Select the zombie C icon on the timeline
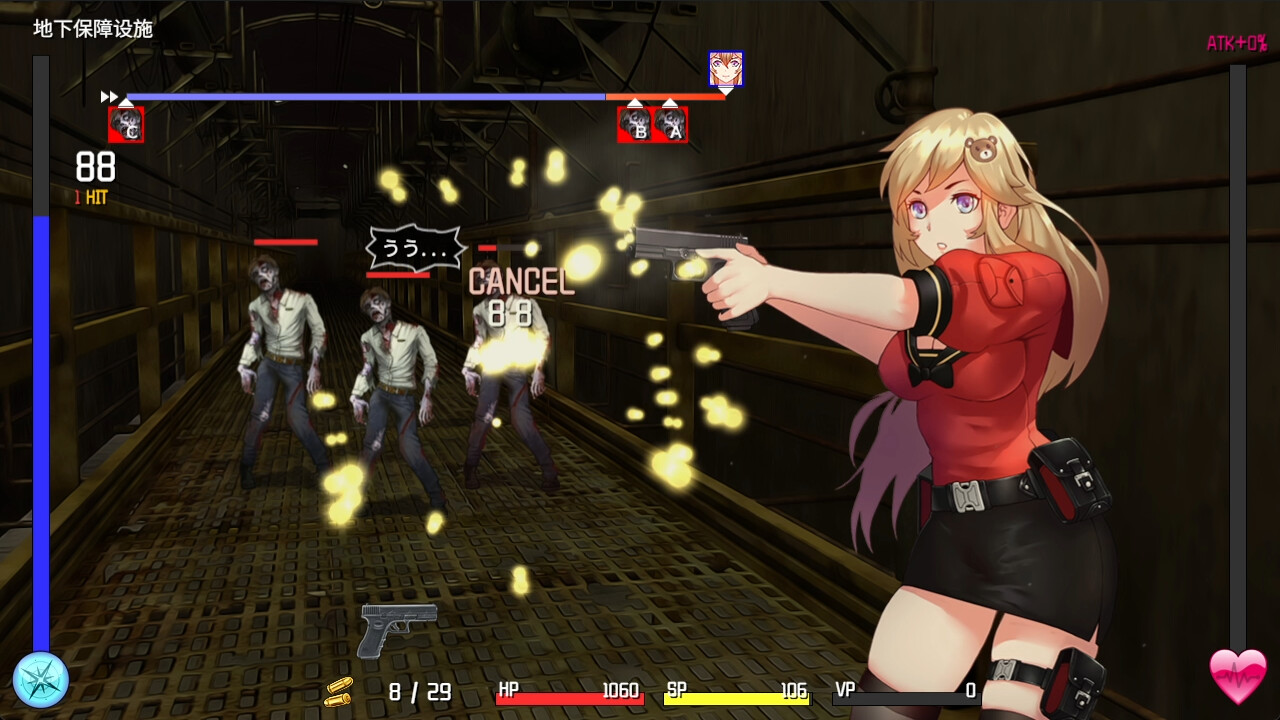This screenshot has height=720, width=1280. tap(126, 125)
